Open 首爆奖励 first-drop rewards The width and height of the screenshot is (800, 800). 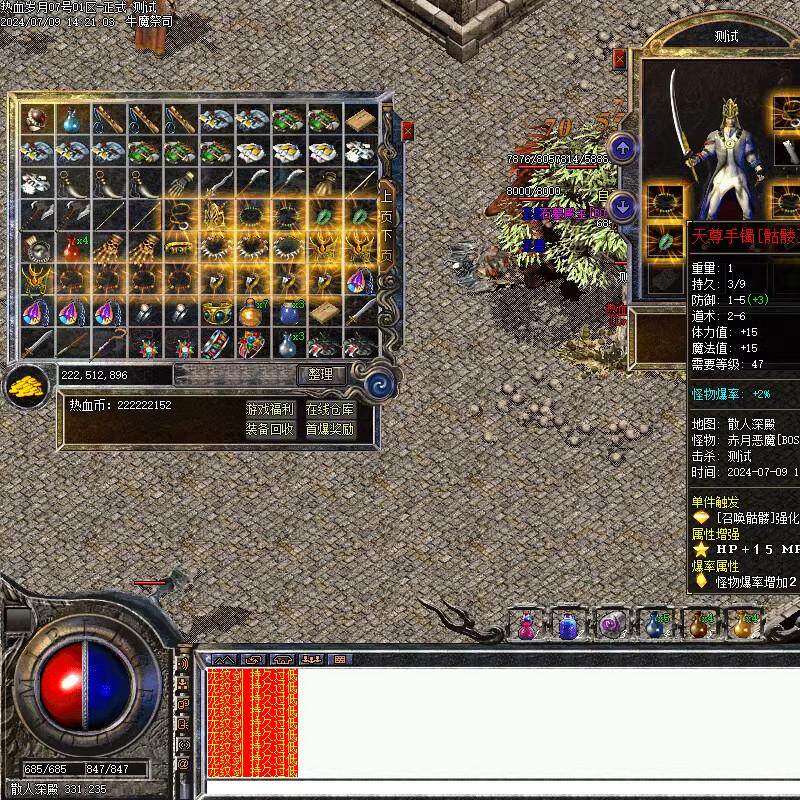[x=329, y=429]
